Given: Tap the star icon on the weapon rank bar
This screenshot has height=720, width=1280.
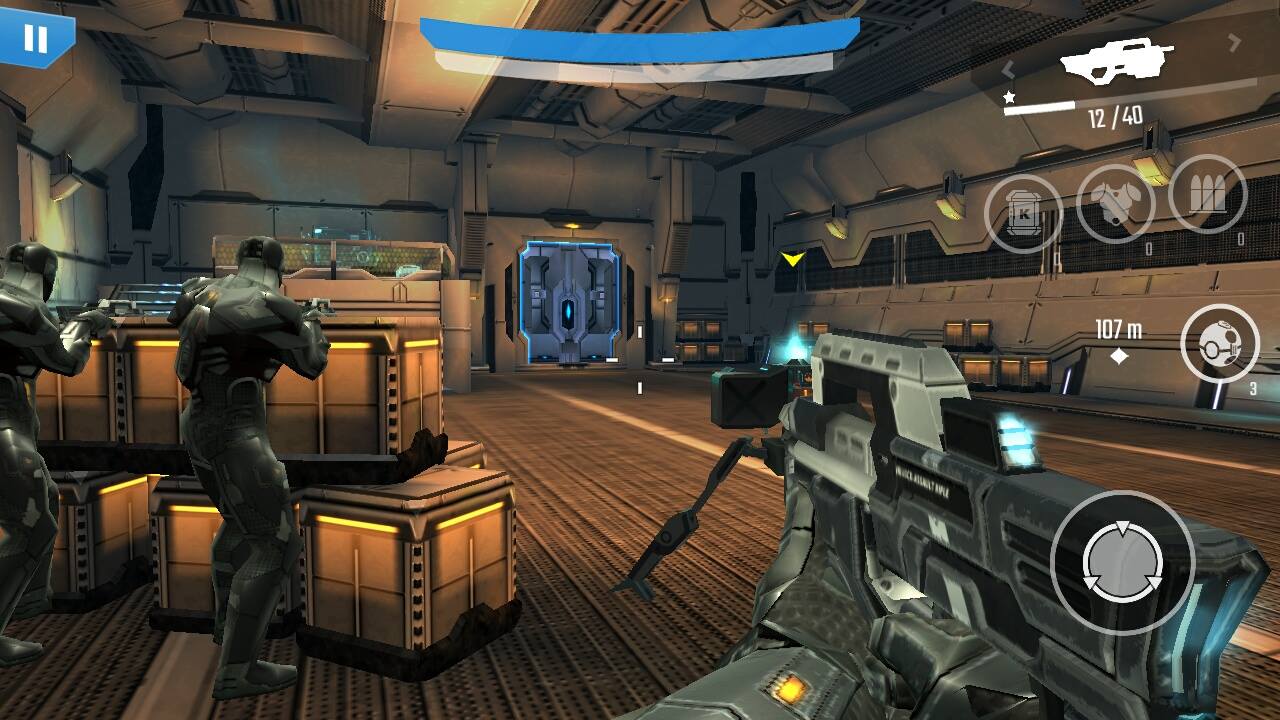Looking at the screenshot, I should [x=1009, y=96].
